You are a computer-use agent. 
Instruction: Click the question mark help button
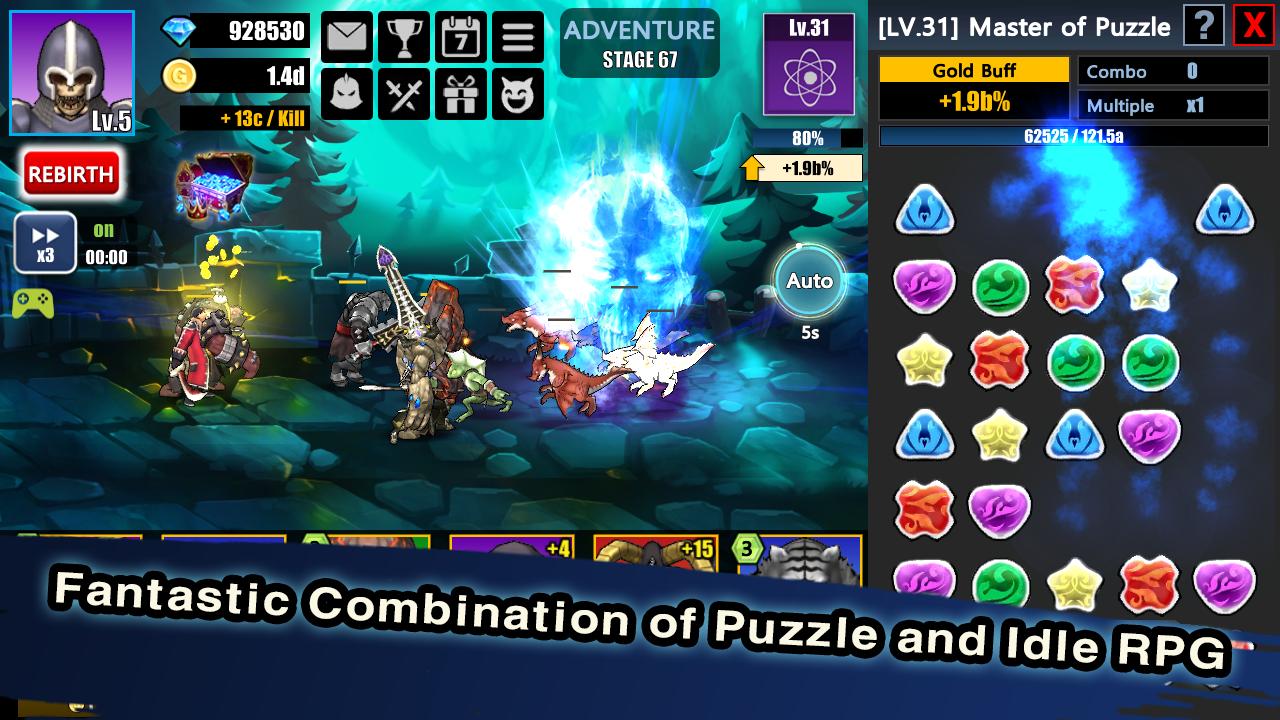coord(1203,27)
